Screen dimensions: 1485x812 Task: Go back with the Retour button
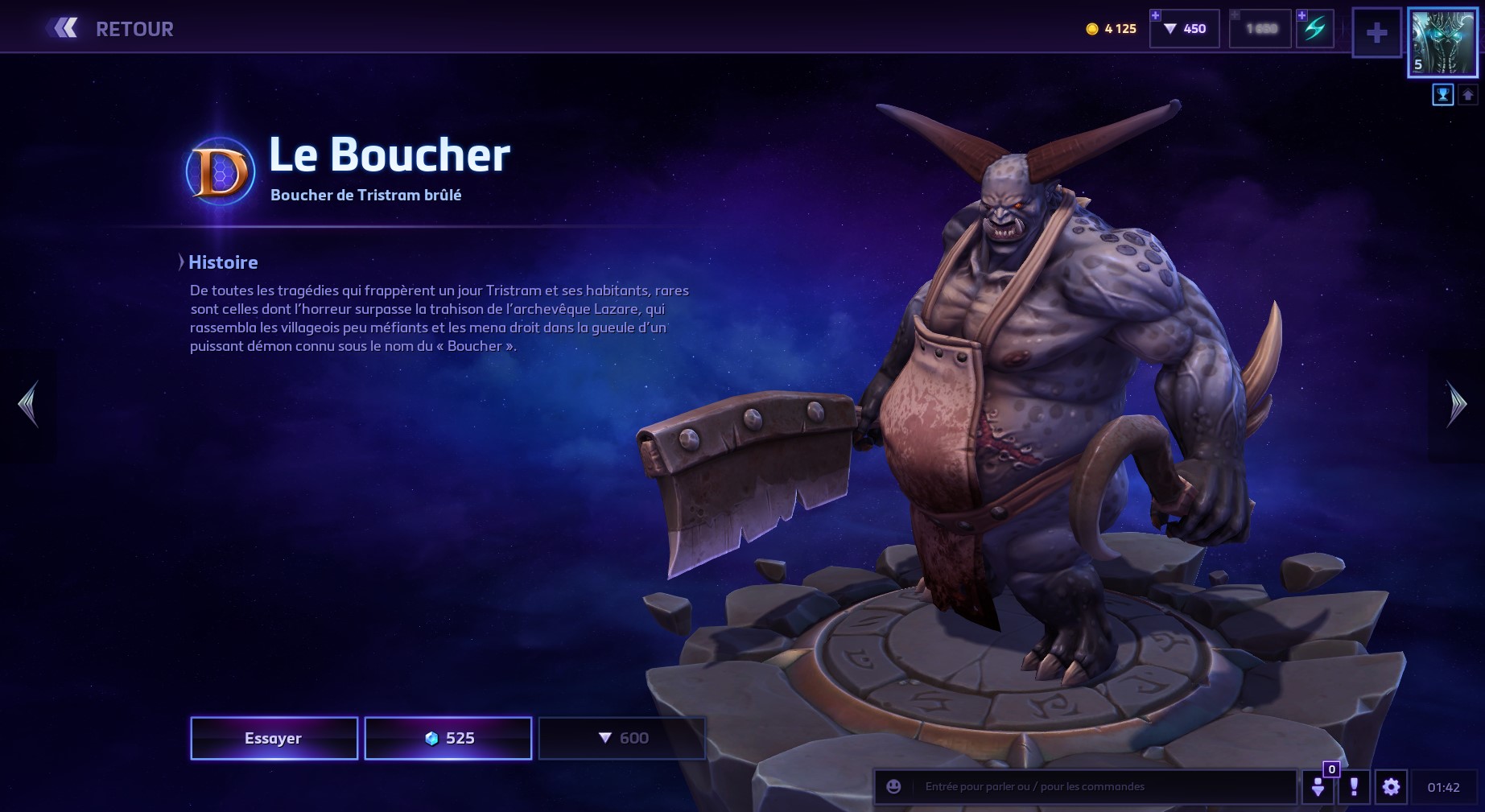(111, 29)
